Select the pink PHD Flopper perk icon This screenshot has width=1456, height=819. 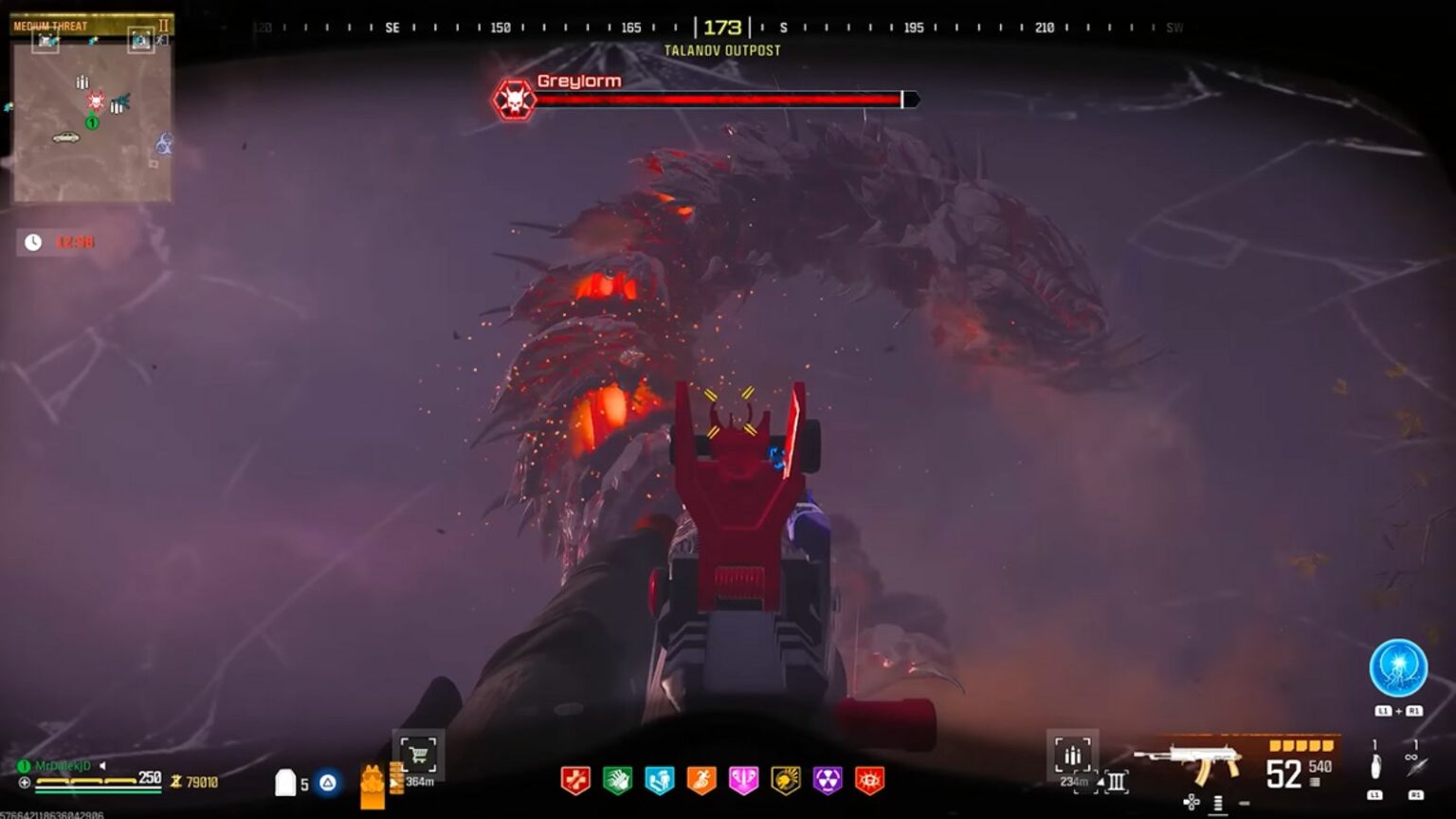click(744, 780)
